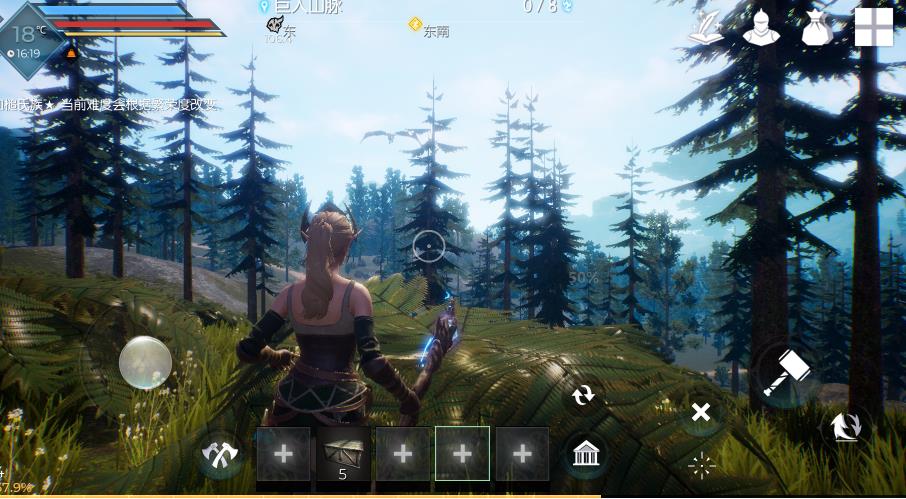Tap the virtual joystick orb

click(x=145, y=362)
